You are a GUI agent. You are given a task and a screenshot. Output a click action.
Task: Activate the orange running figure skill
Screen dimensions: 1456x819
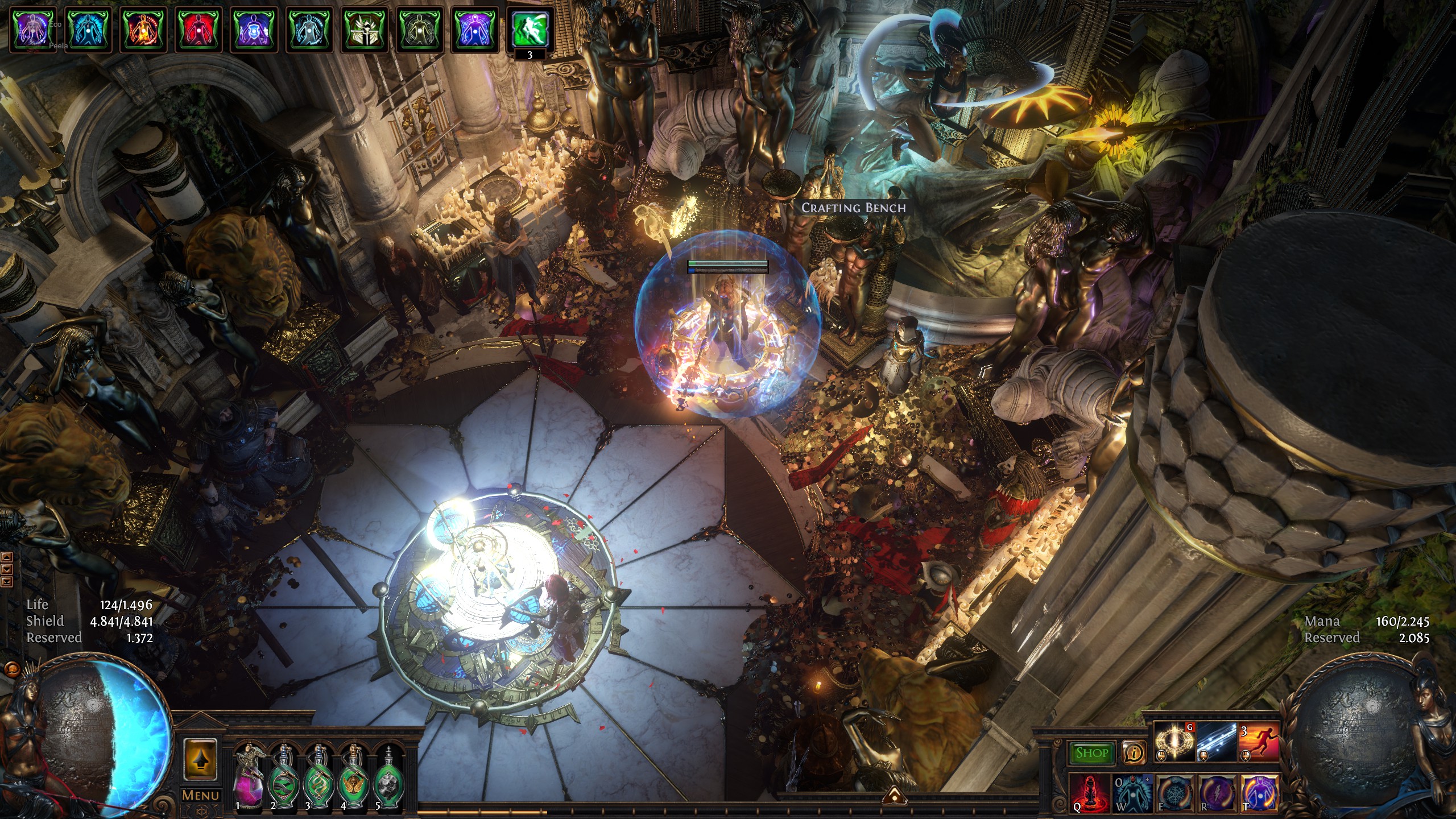1259,742
